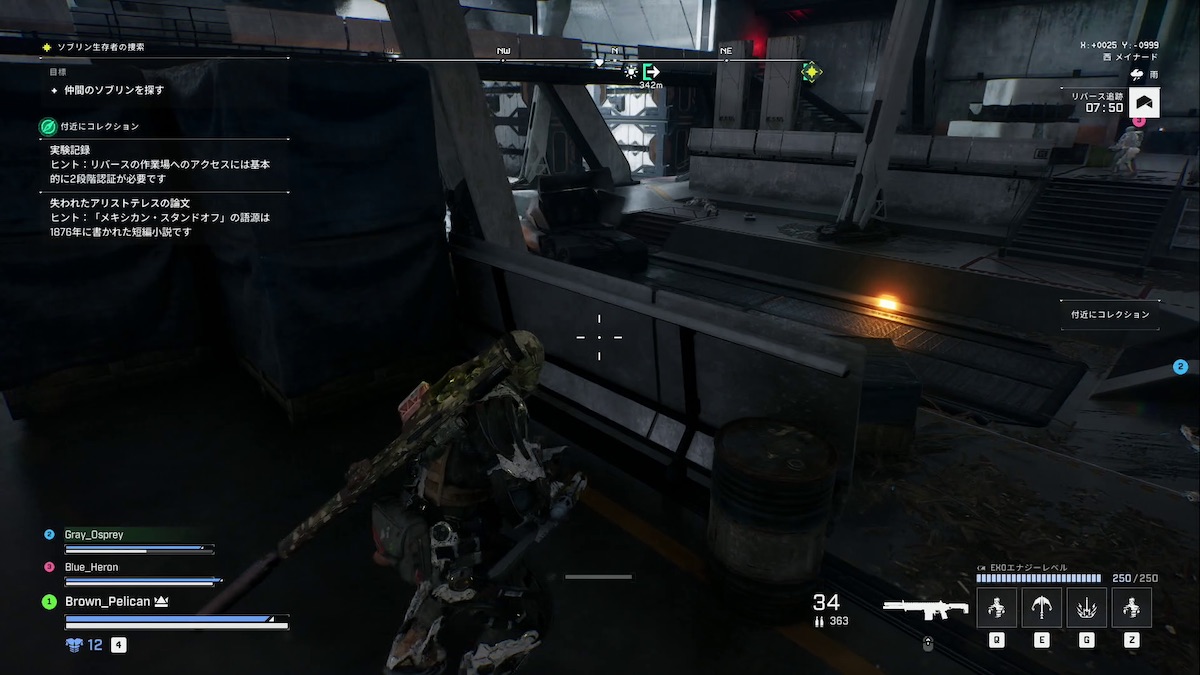Click the rain weather indicator icon
The height and width of the screenshot is (675, 1200).
1138,73
